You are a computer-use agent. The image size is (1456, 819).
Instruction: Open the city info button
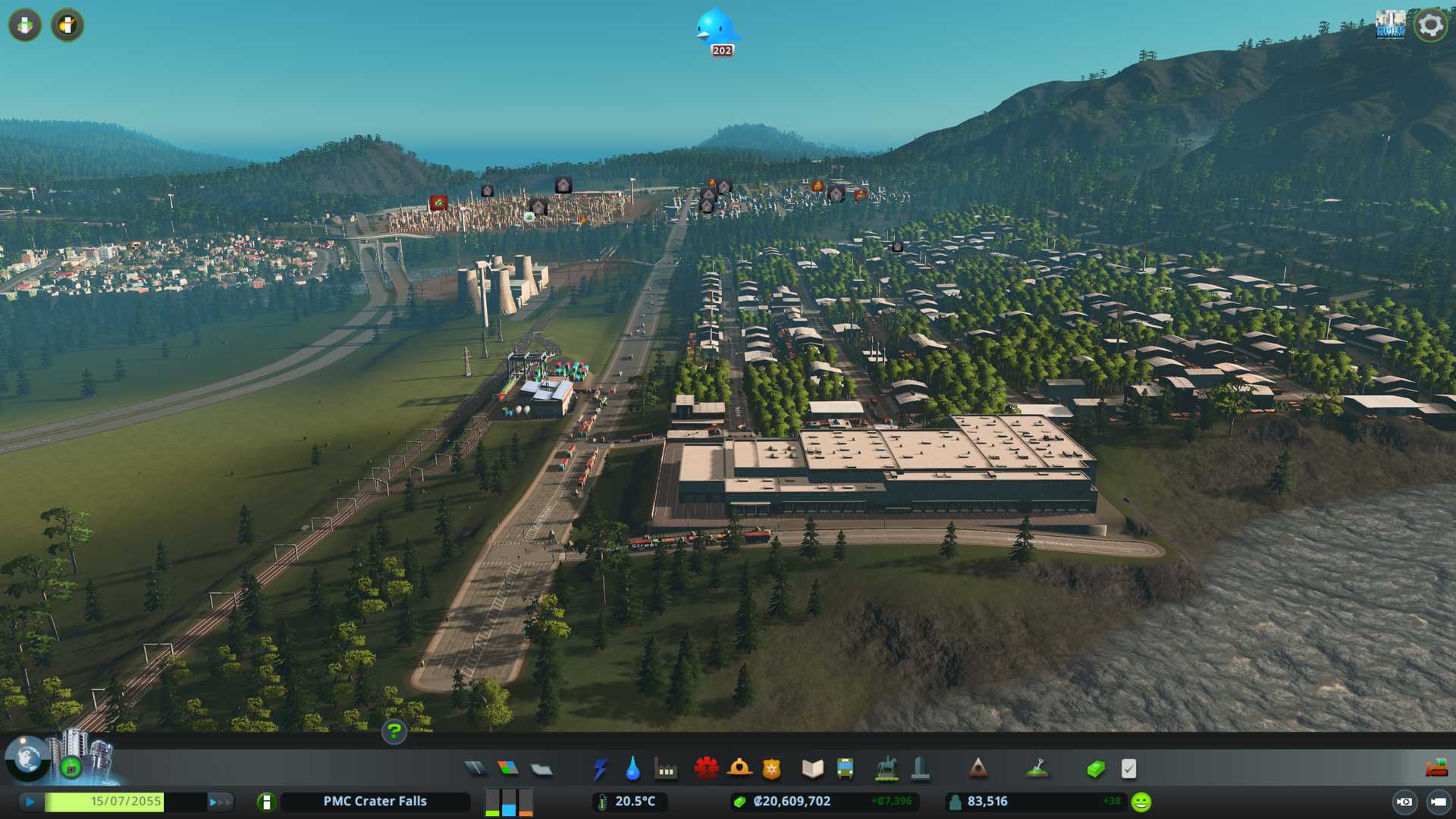point(266,802)
